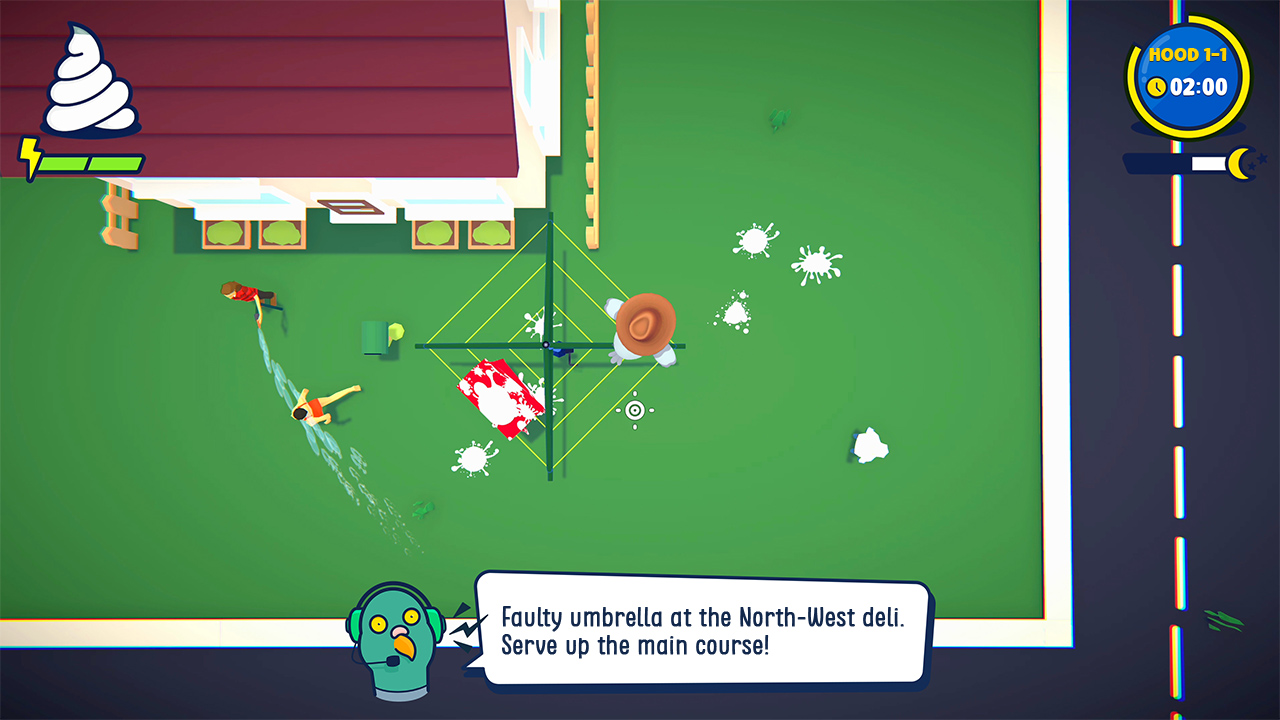This screenshot has width=1280, height=720.
Task: Select the crosshair targeting reticle
Action: pyautogui.click(x=635, y=410)
